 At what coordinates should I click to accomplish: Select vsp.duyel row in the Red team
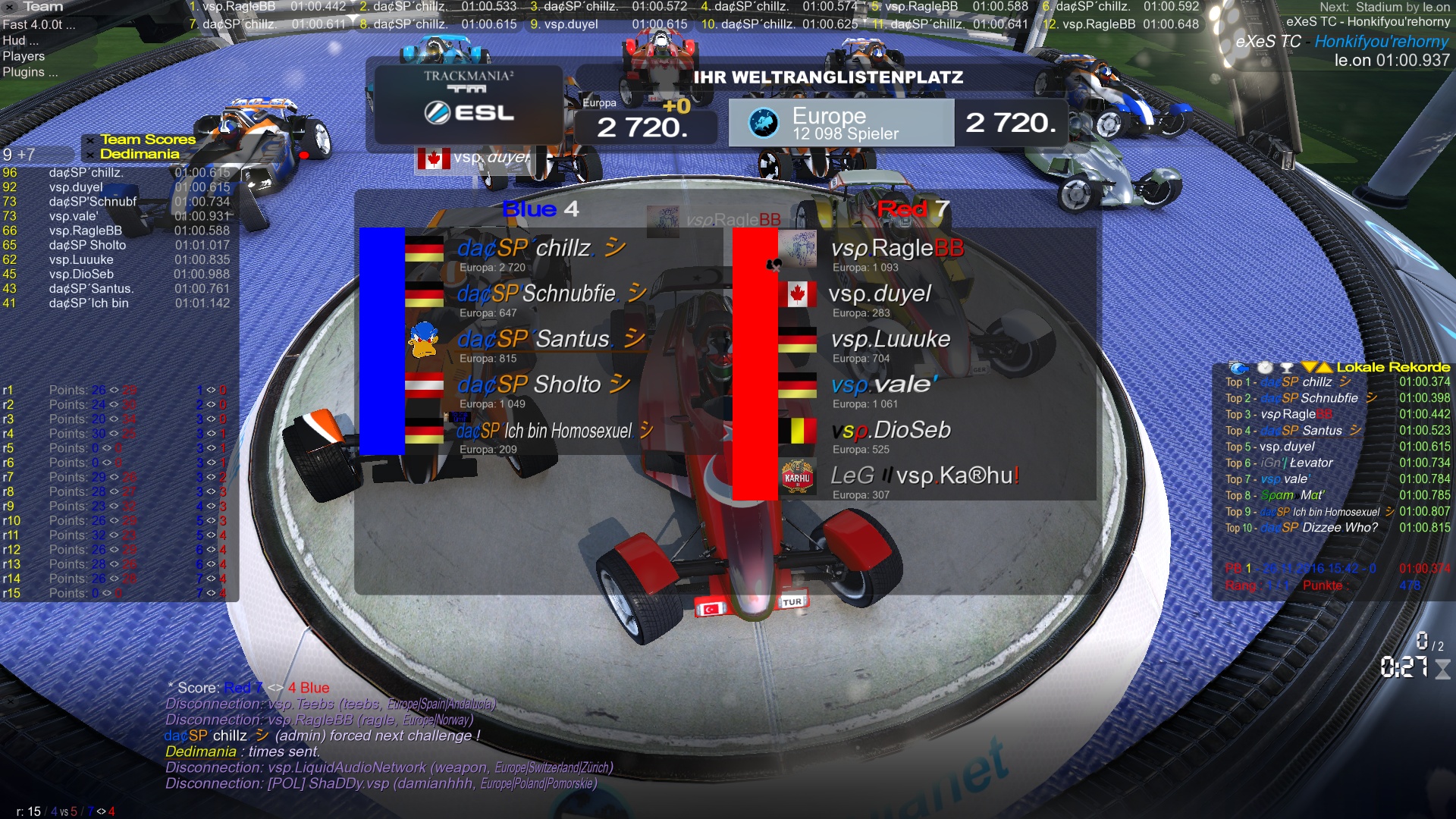tap(880, 294)
